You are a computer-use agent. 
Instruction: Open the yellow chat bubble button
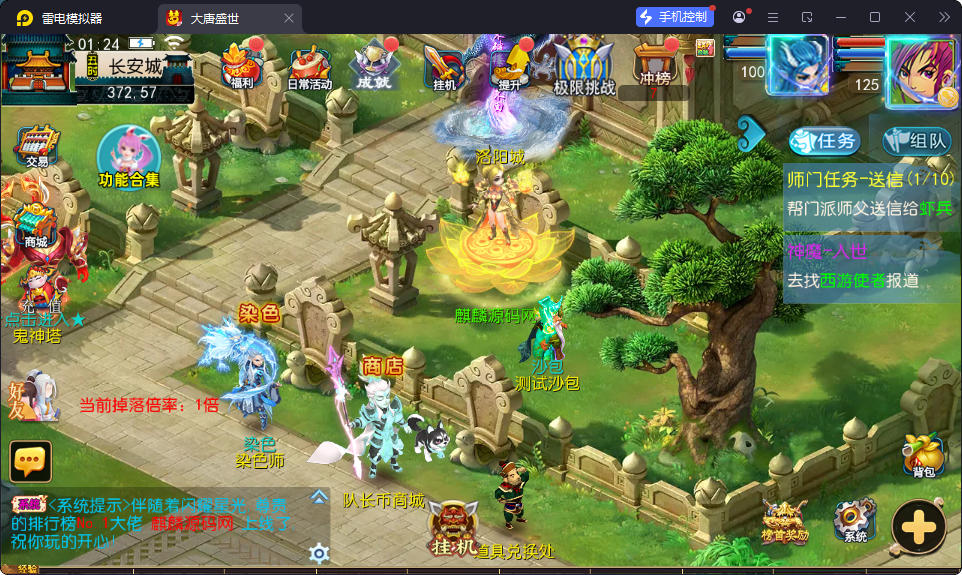coord(30,461)
